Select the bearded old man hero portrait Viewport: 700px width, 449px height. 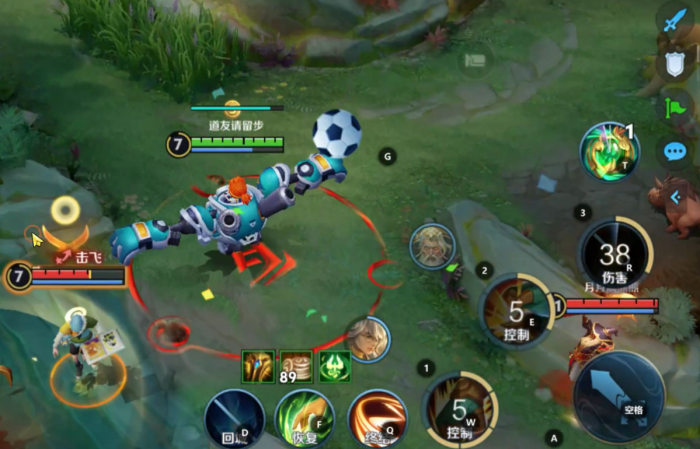433,246
